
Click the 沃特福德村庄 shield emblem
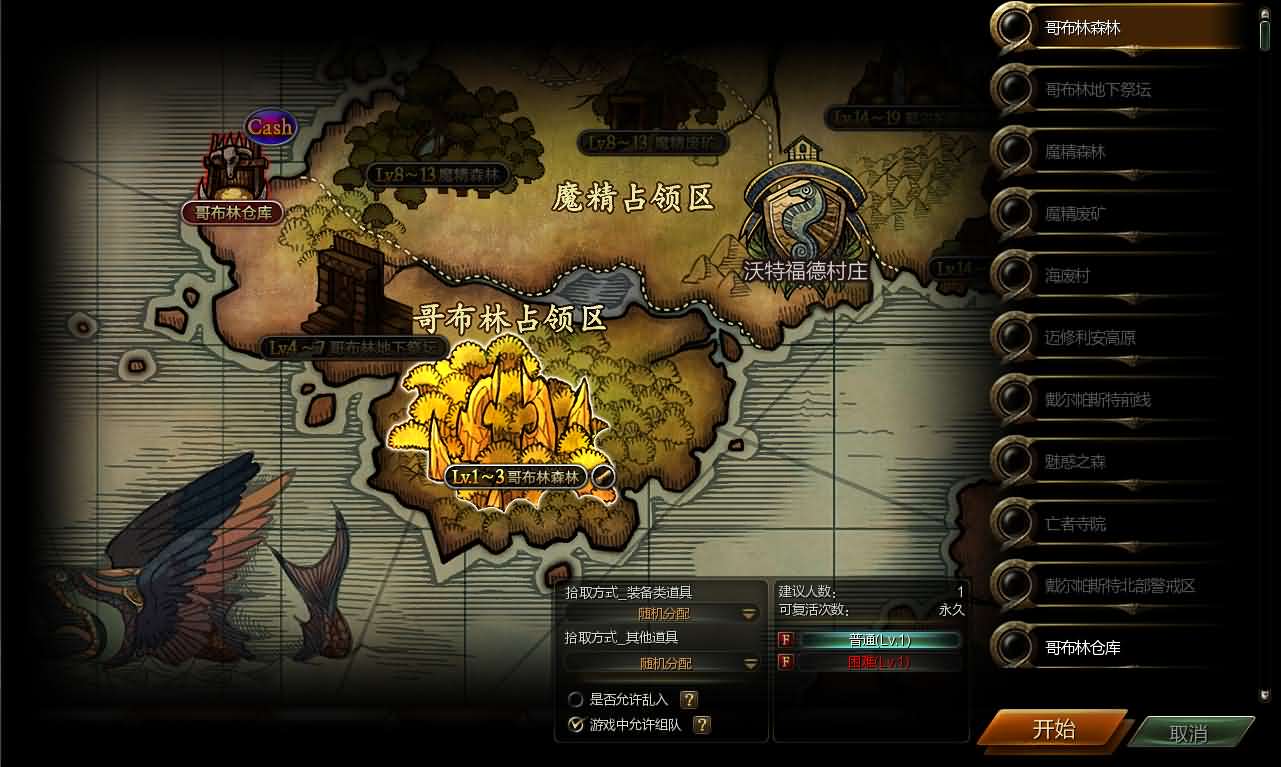click(803, 212)
